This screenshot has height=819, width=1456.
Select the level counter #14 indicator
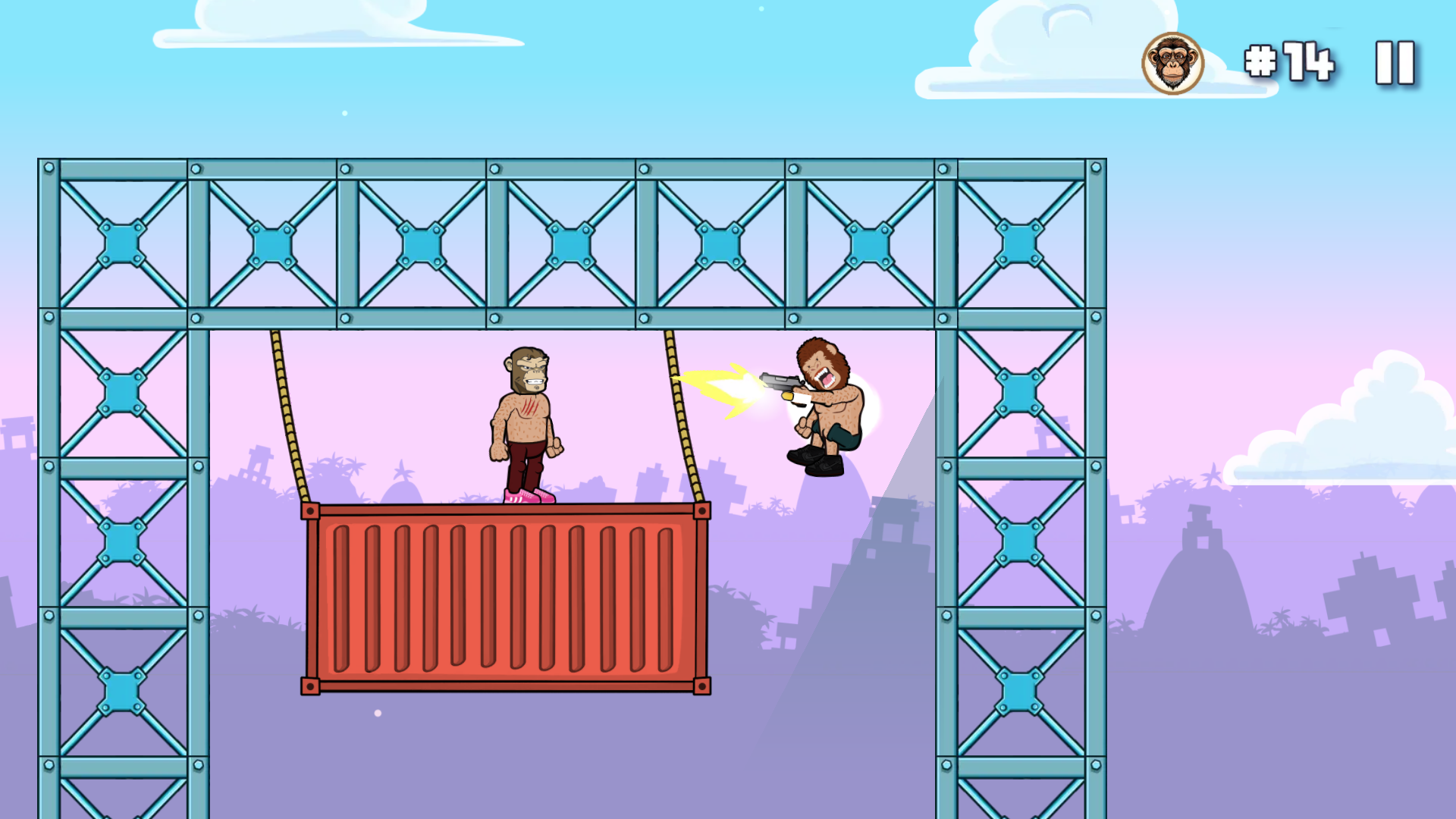(x=1289, y=61)
